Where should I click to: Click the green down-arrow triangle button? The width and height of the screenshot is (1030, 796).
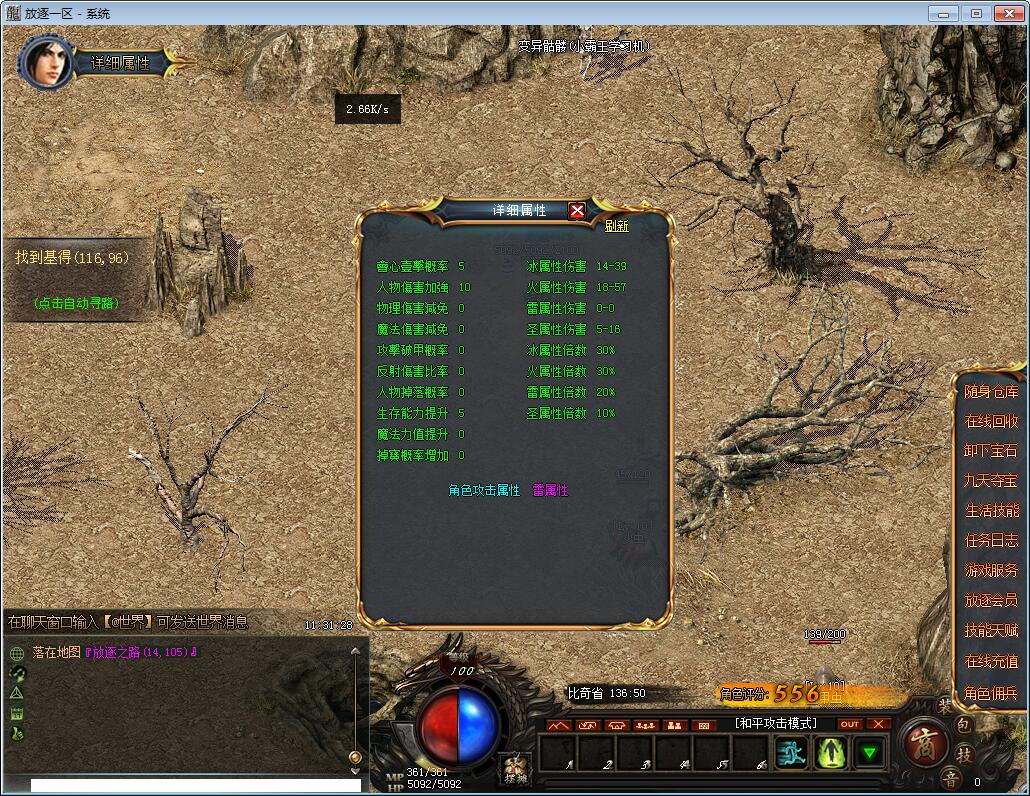[872, 753]
